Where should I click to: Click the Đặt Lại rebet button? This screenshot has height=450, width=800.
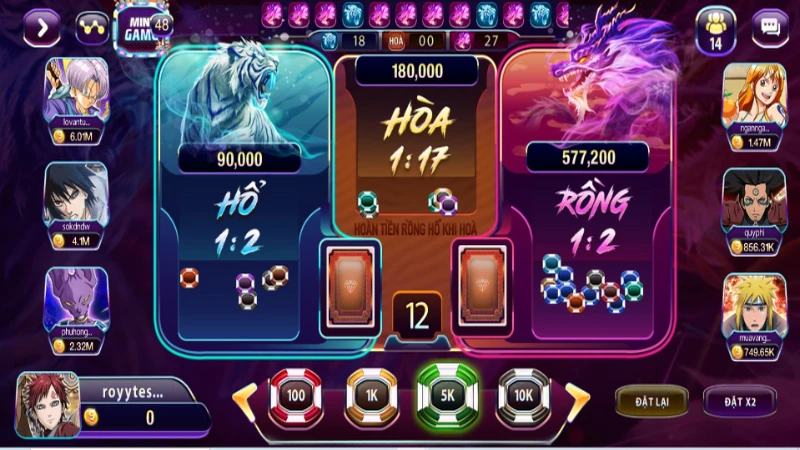(x=651, y=402)
